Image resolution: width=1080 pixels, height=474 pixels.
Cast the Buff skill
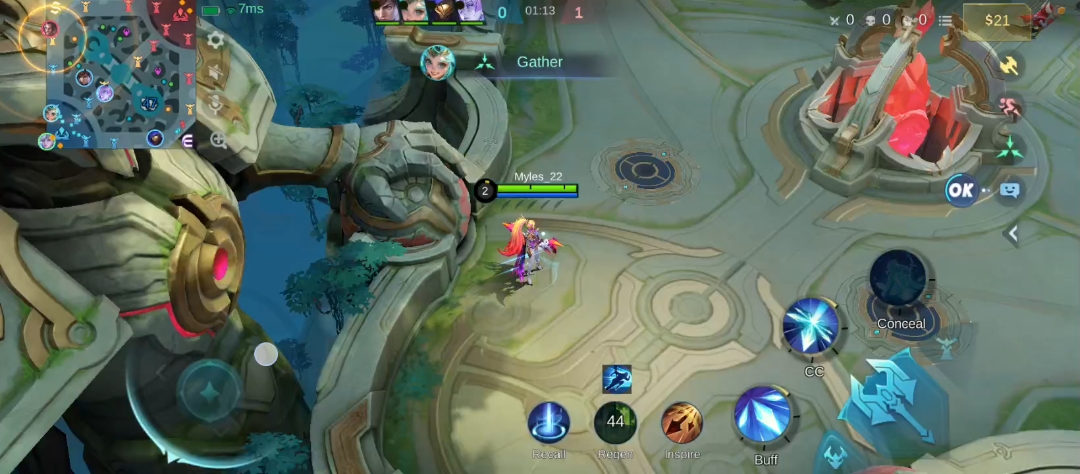pyautogui.click(x=764, y=415)
